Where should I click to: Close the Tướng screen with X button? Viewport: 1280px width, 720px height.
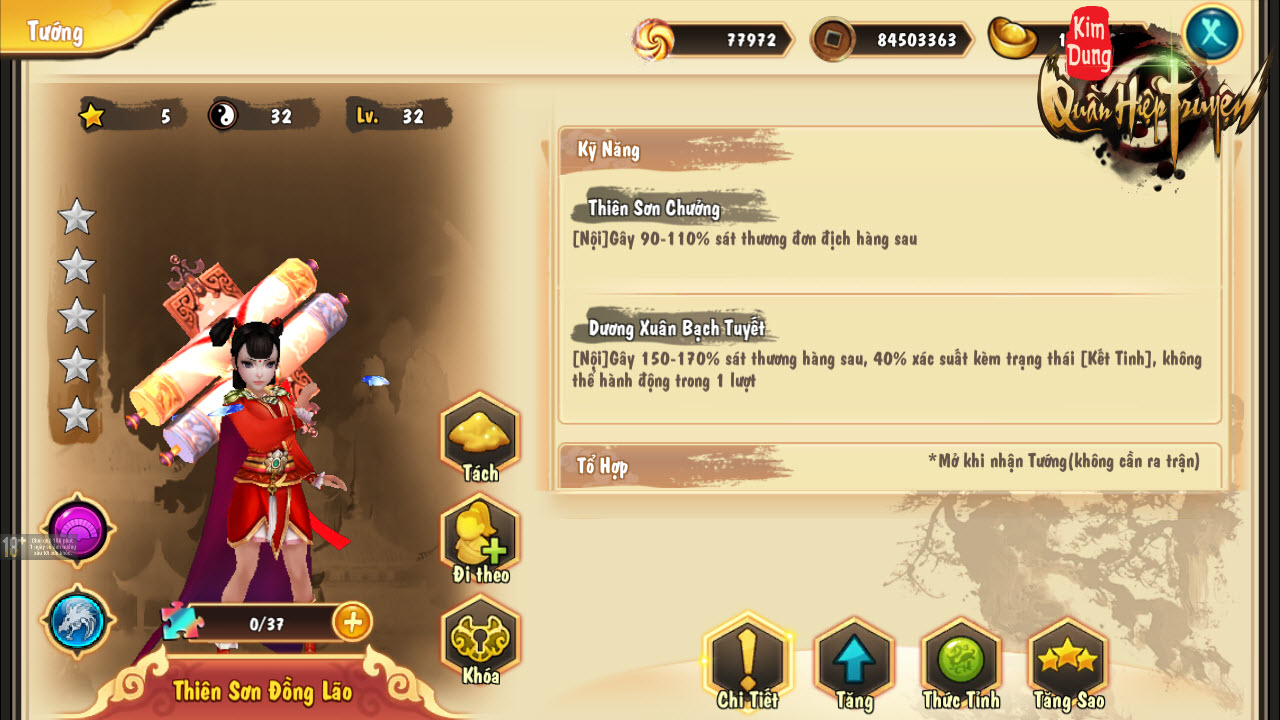[1212, 34]
